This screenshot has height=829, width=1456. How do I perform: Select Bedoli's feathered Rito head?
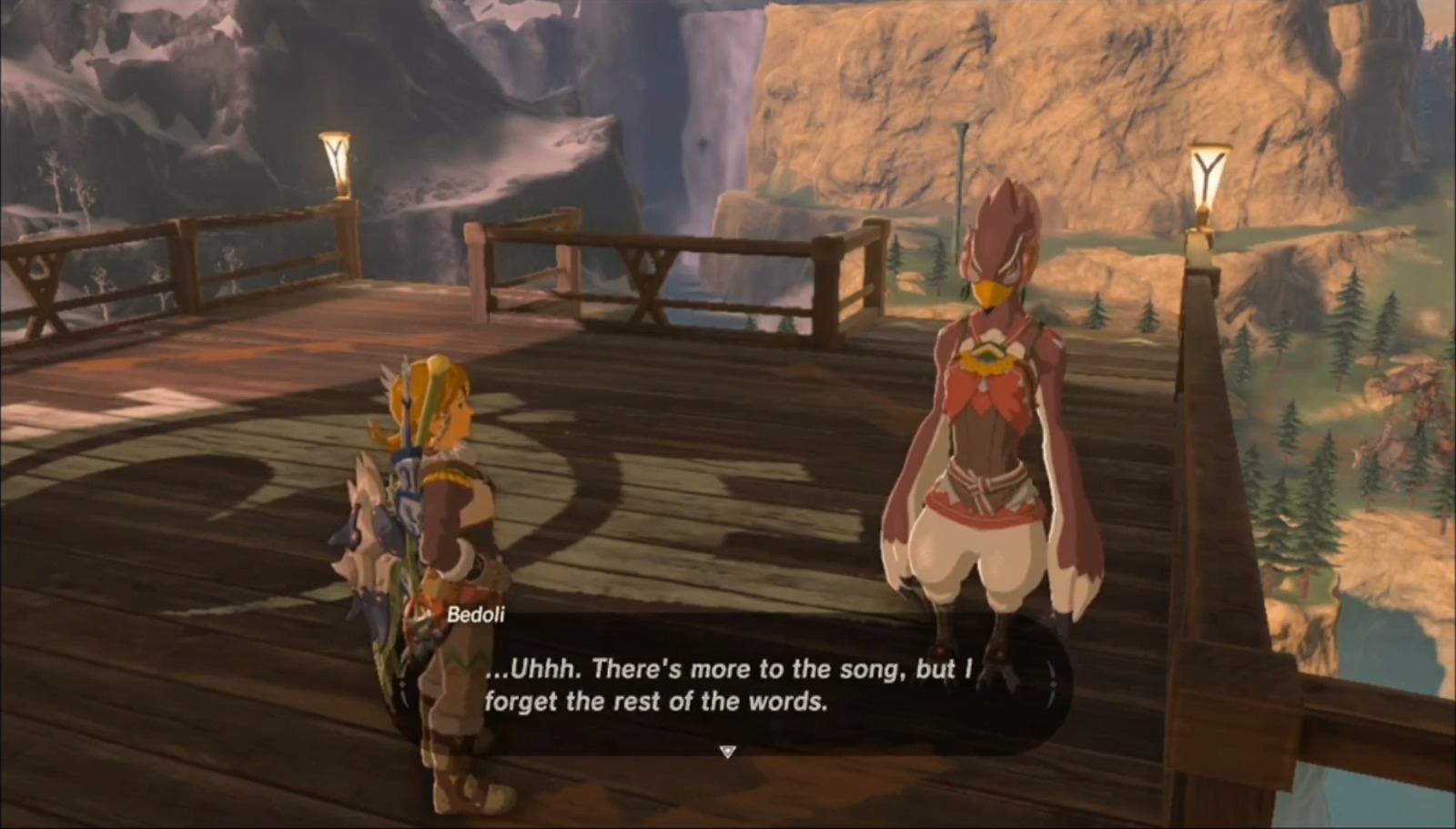pos(1001,246)
